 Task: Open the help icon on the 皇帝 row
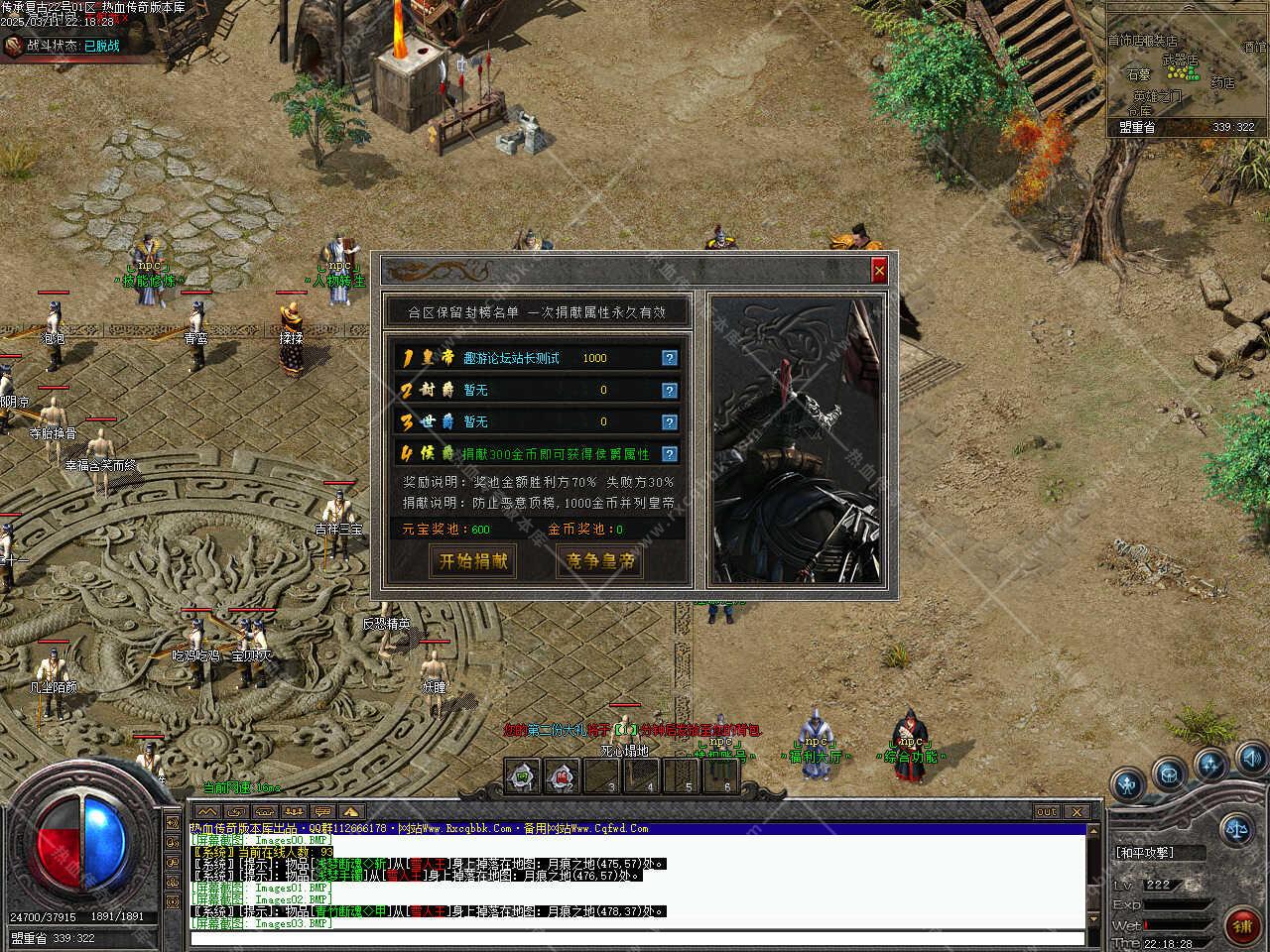point(670,358)
